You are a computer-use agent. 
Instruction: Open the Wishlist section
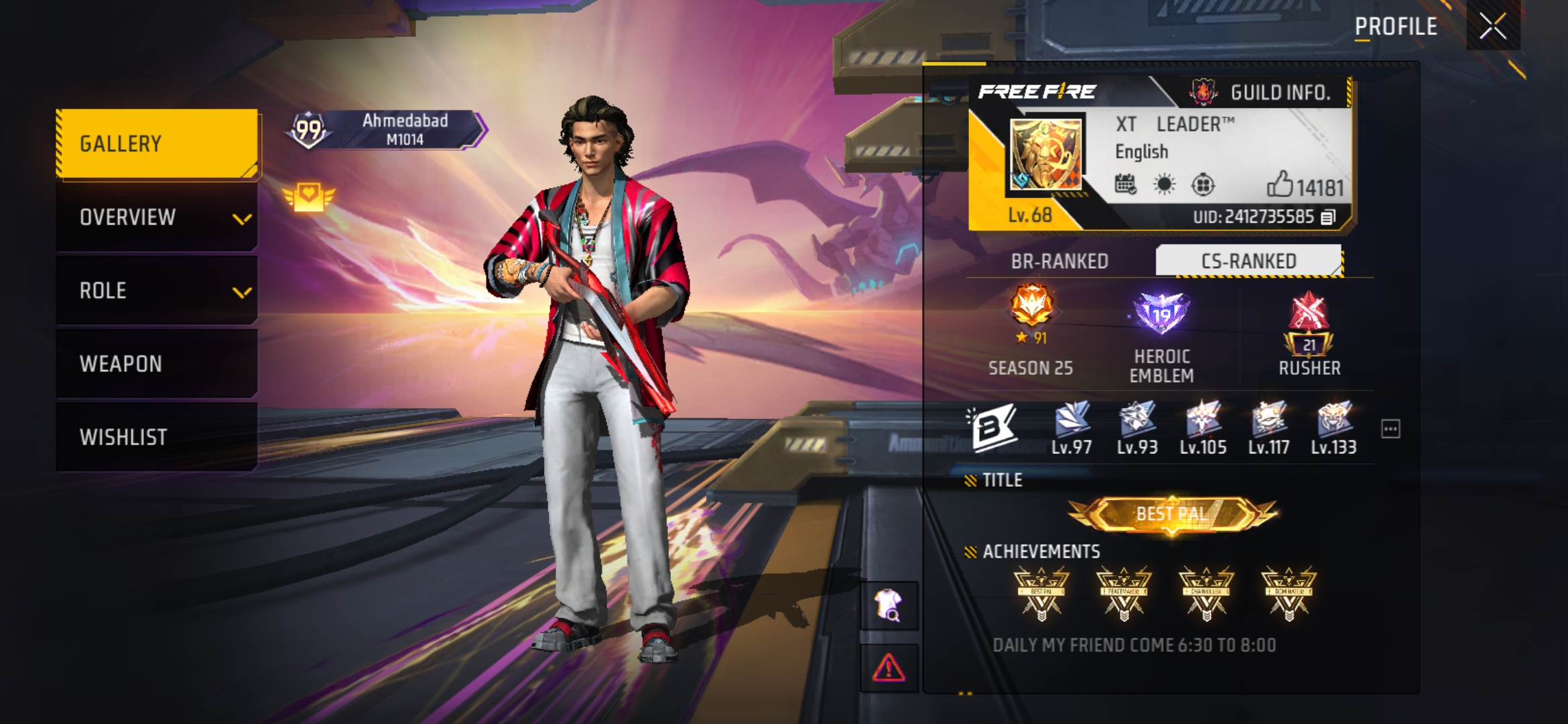pyautogui.click(x=157, y=437)
